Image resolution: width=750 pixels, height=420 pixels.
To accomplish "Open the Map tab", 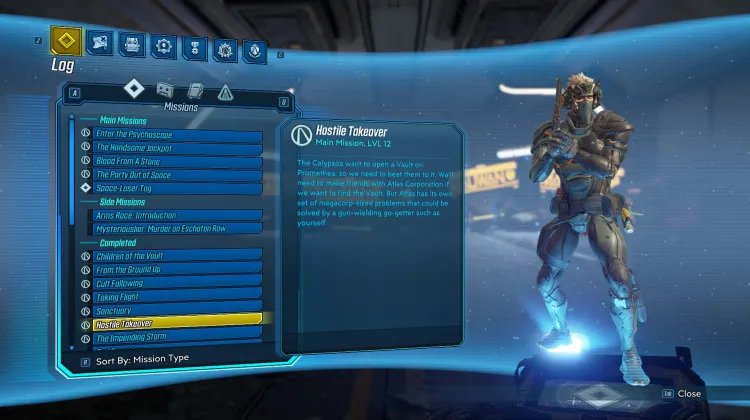I will [x=98, y=42].
